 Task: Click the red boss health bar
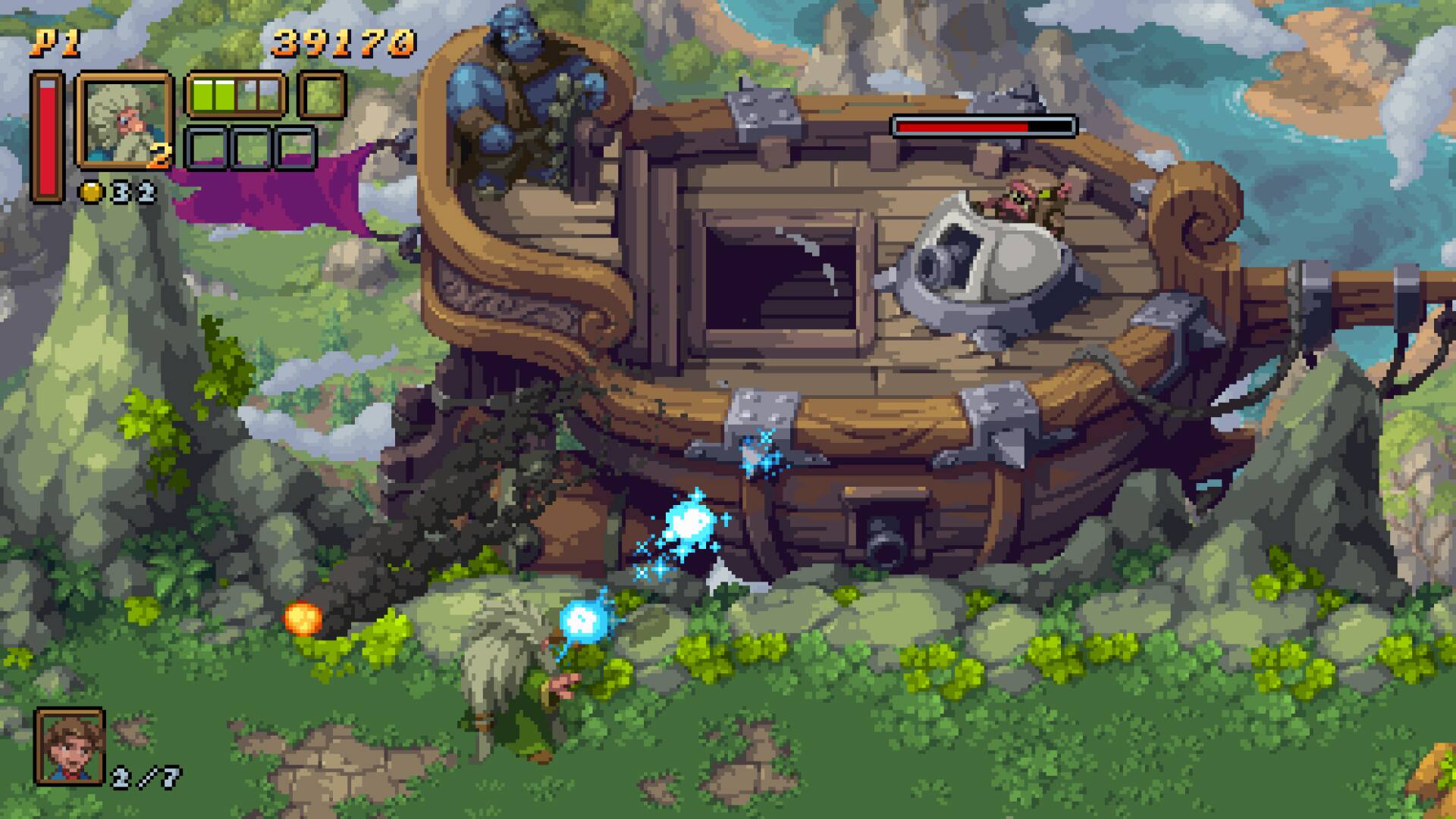982,125
